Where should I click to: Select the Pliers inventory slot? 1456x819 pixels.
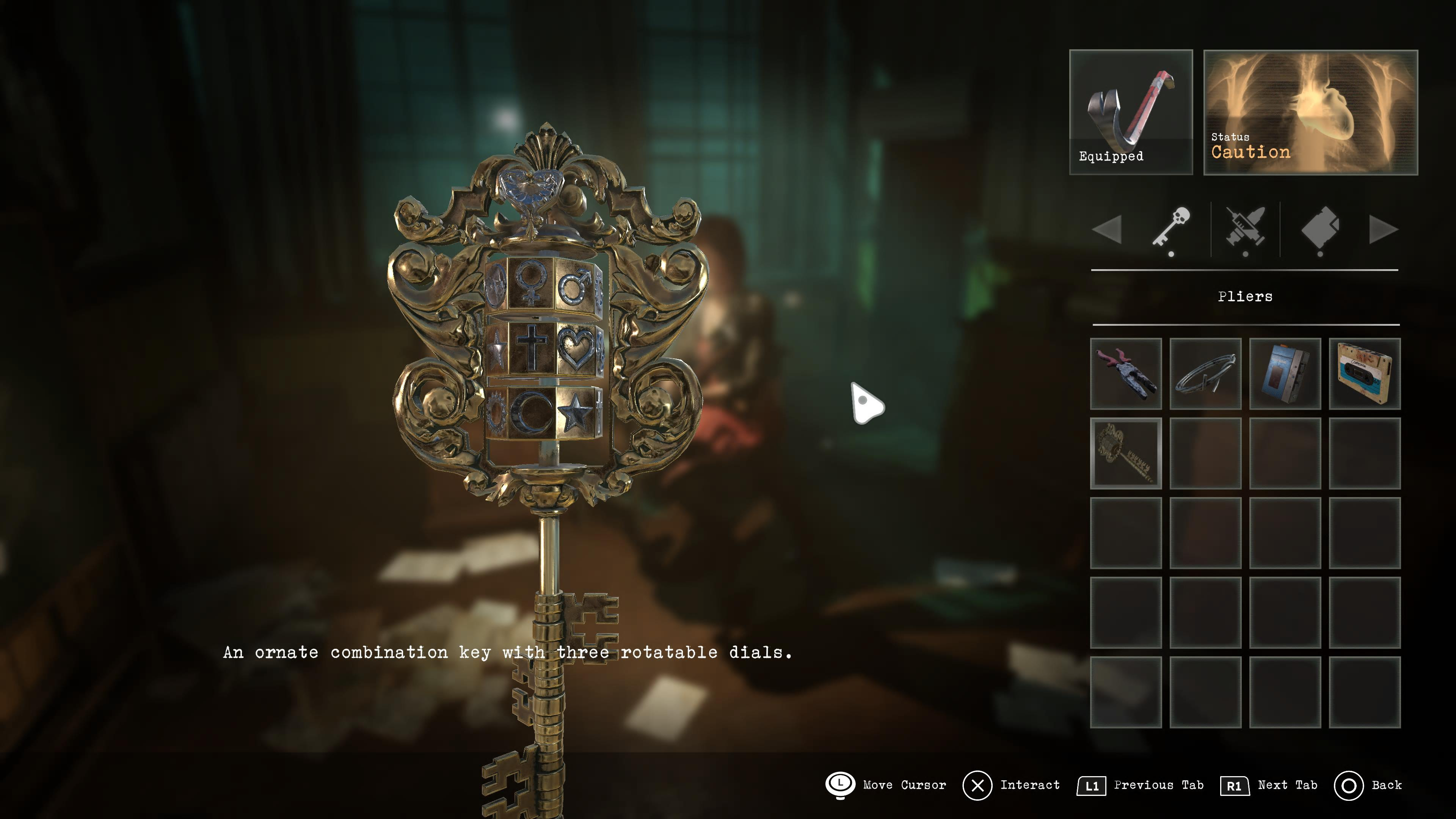tap(1125, 373)
